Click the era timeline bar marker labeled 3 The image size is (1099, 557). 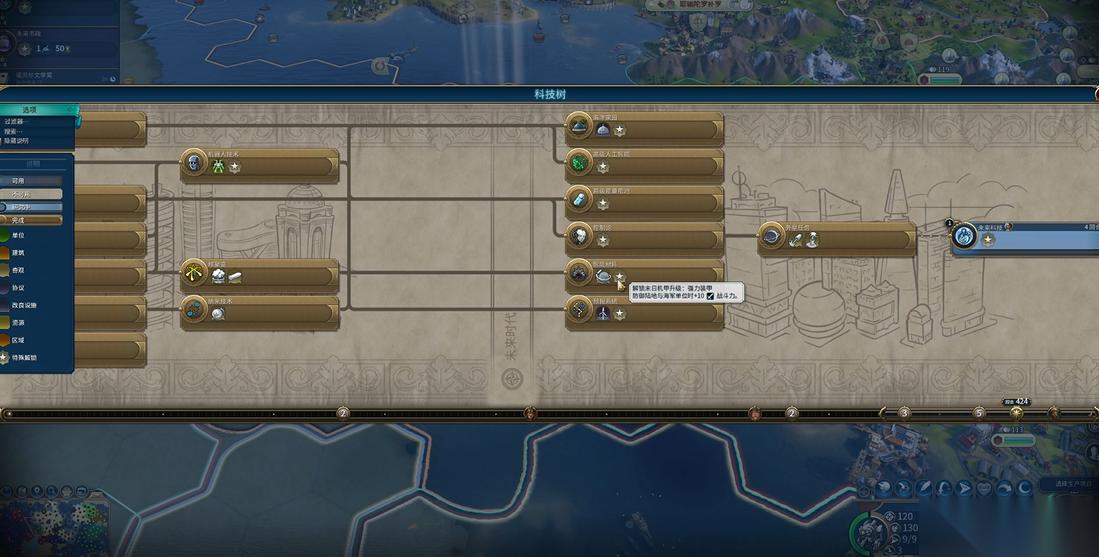904,412
